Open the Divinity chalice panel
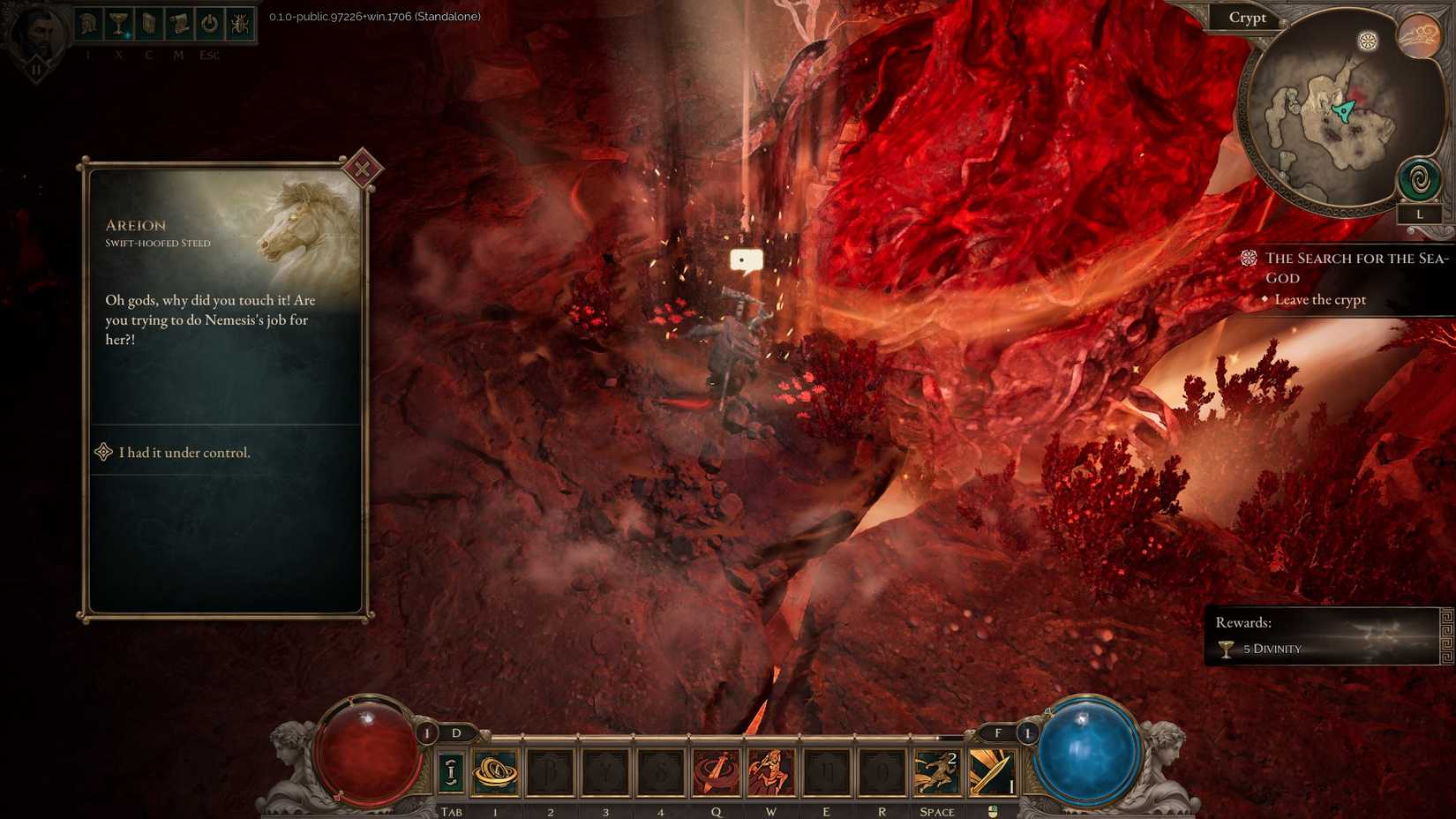 116,24
